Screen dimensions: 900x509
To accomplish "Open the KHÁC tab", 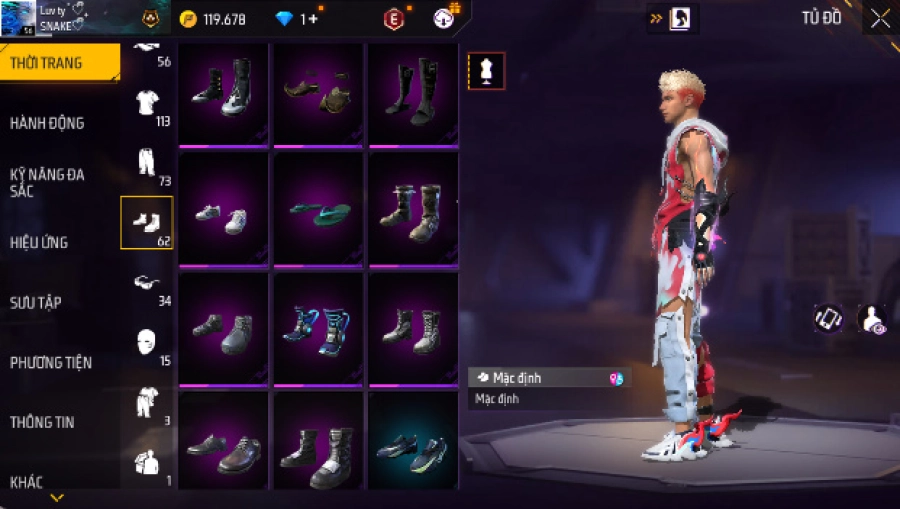I will pos(27,482).
